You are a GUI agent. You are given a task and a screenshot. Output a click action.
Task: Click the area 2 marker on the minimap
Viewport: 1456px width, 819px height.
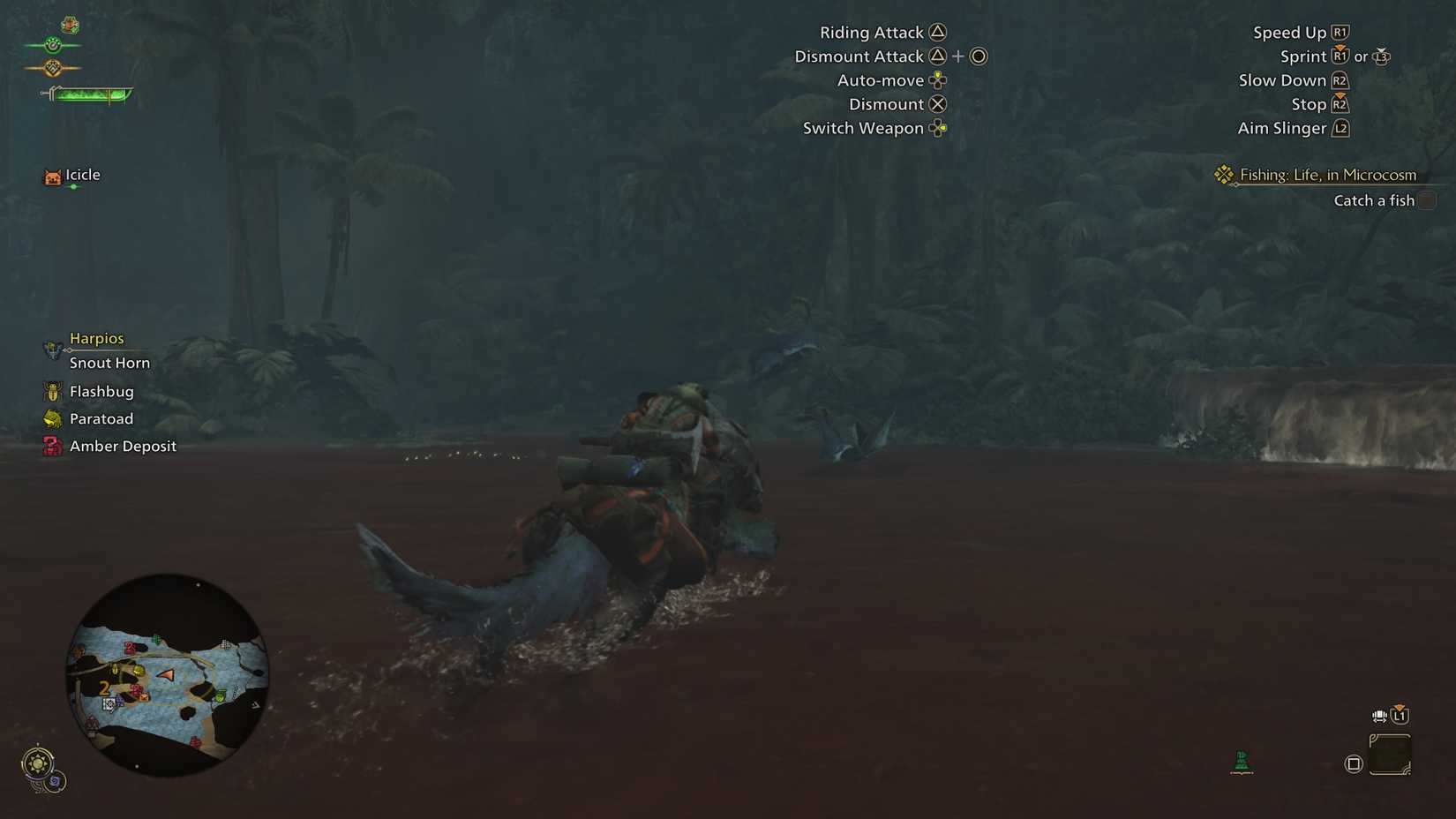[105, 685]
